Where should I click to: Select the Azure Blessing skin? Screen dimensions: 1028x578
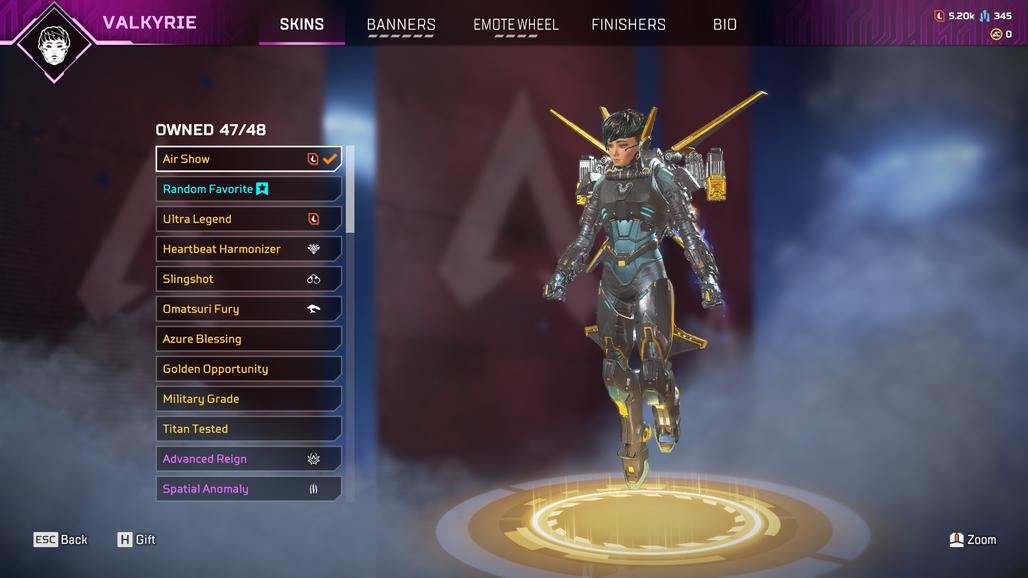tap(248, 339)
